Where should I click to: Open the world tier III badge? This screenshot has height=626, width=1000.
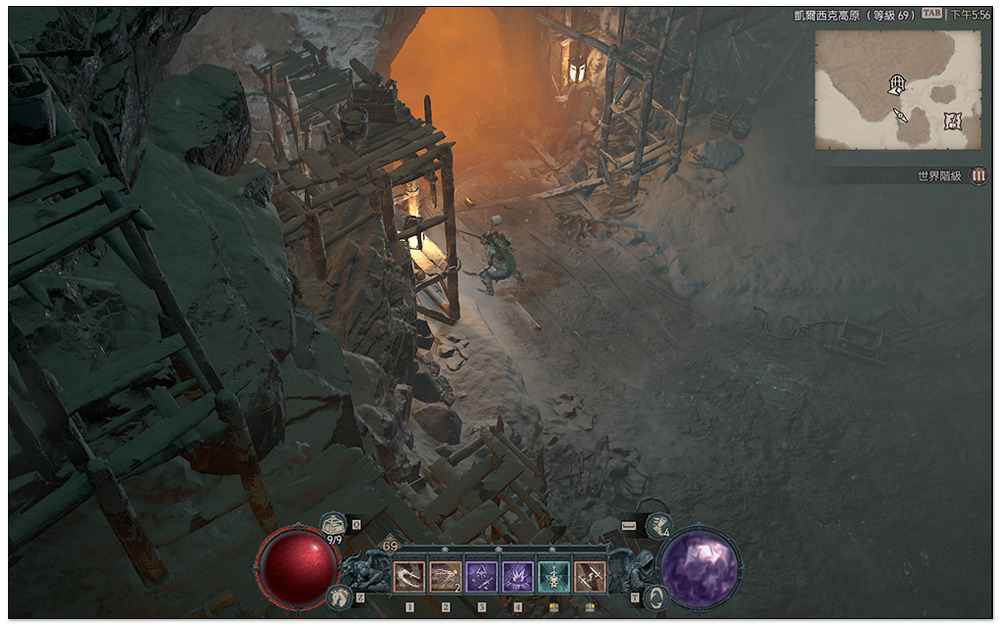(x=978, y=176)
